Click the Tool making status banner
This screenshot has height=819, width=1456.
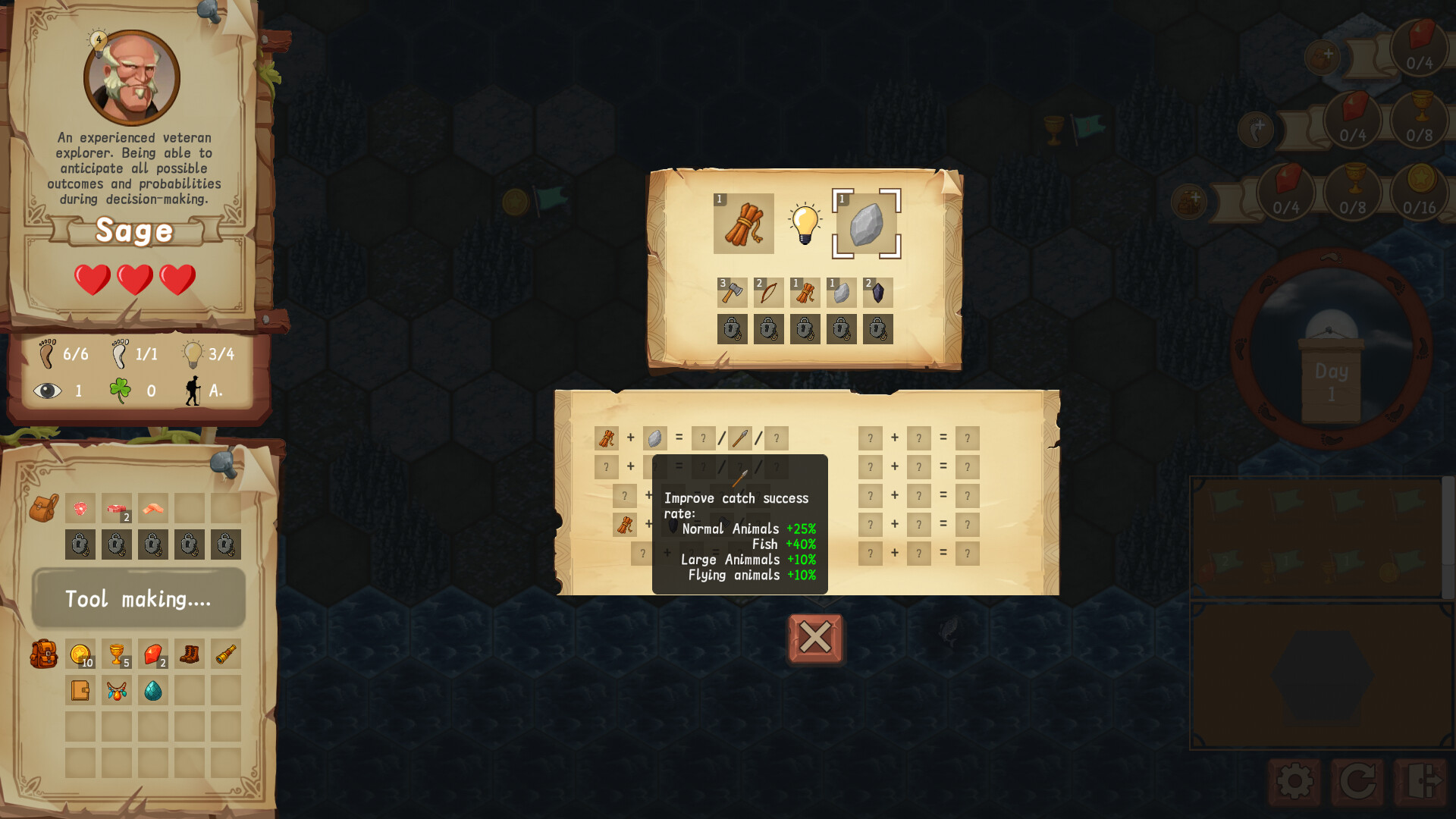point(139,598)
